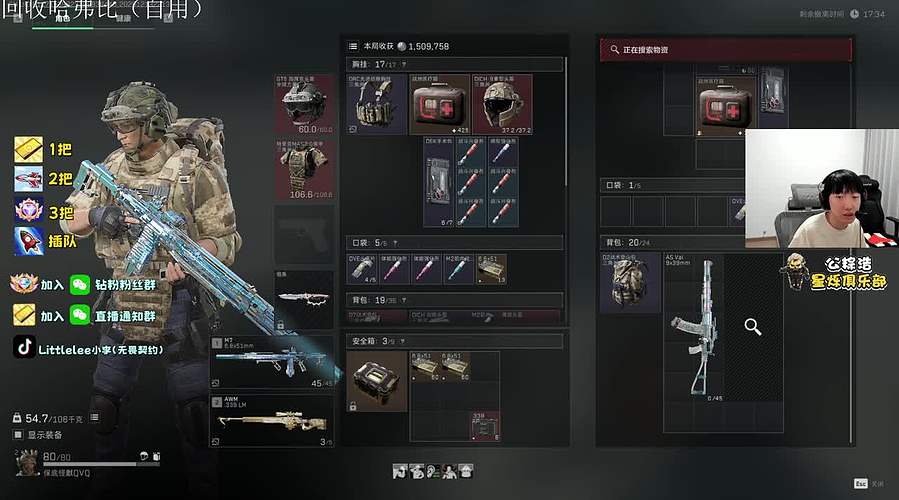This screenshot has width=899, height=500.
Task: Click the Esc close button
Action: click(x=859, y=482)
